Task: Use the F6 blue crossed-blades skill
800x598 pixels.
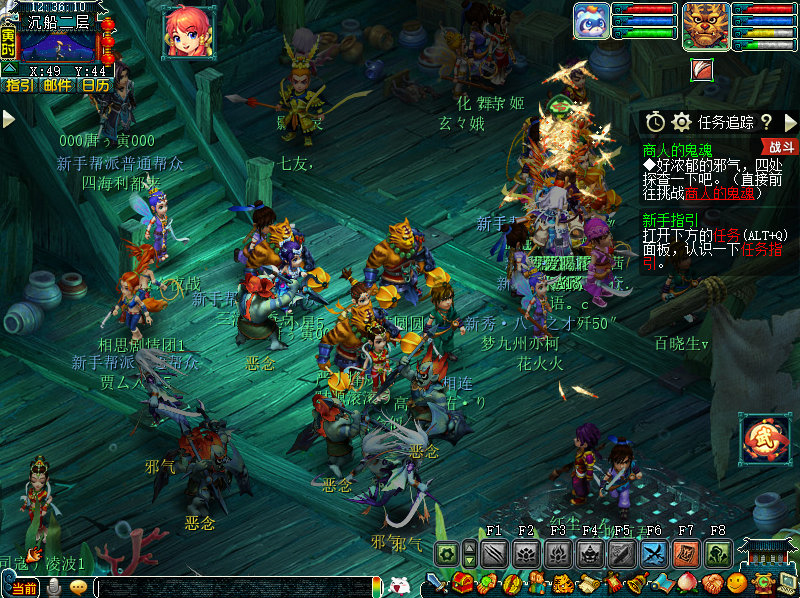Action: tap(654, 553)
